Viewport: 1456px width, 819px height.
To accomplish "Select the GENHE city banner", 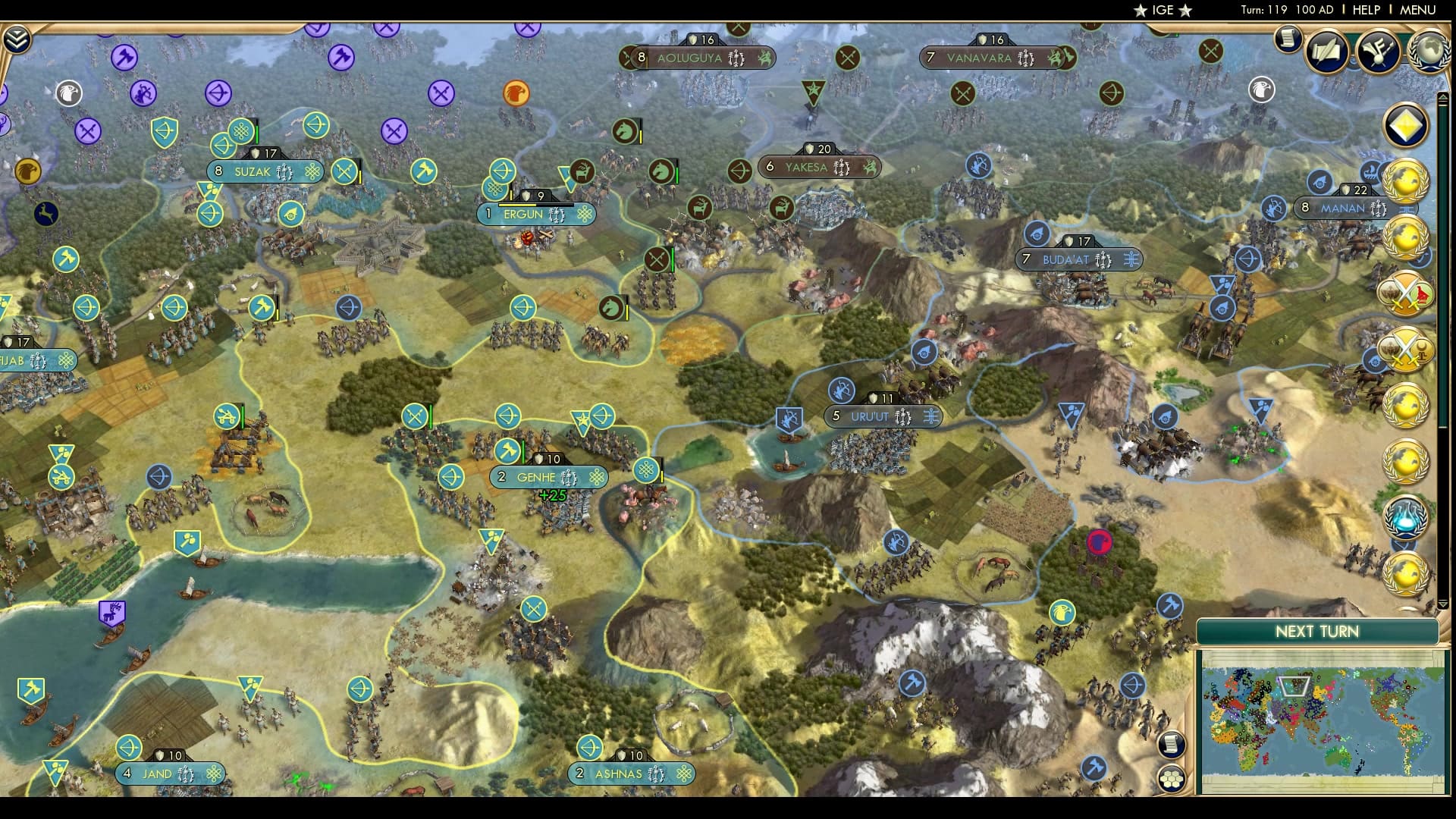I will click(550, 477).
